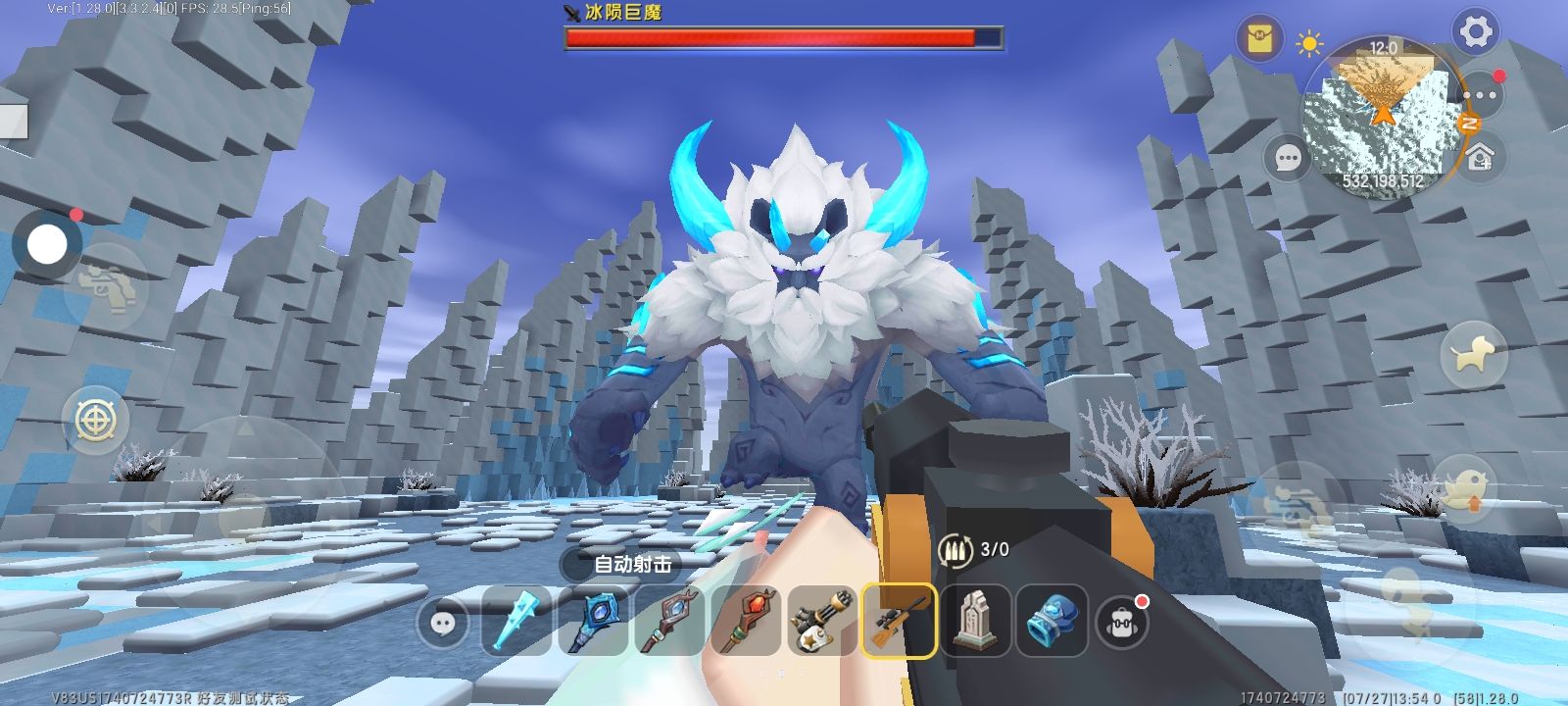
Task: Open the three-dots more options button
Action: pos(1480,96)
